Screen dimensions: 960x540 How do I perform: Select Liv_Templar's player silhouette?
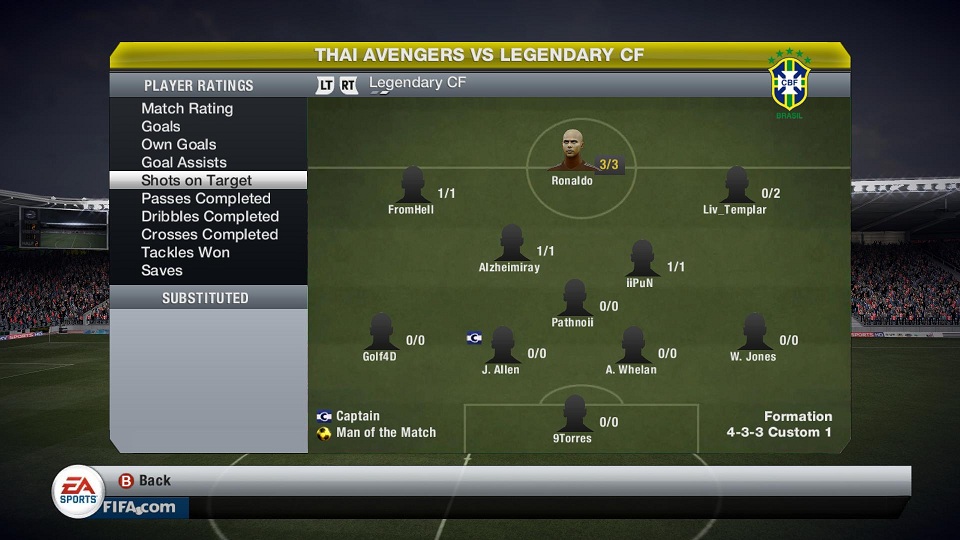coord(736,186)
